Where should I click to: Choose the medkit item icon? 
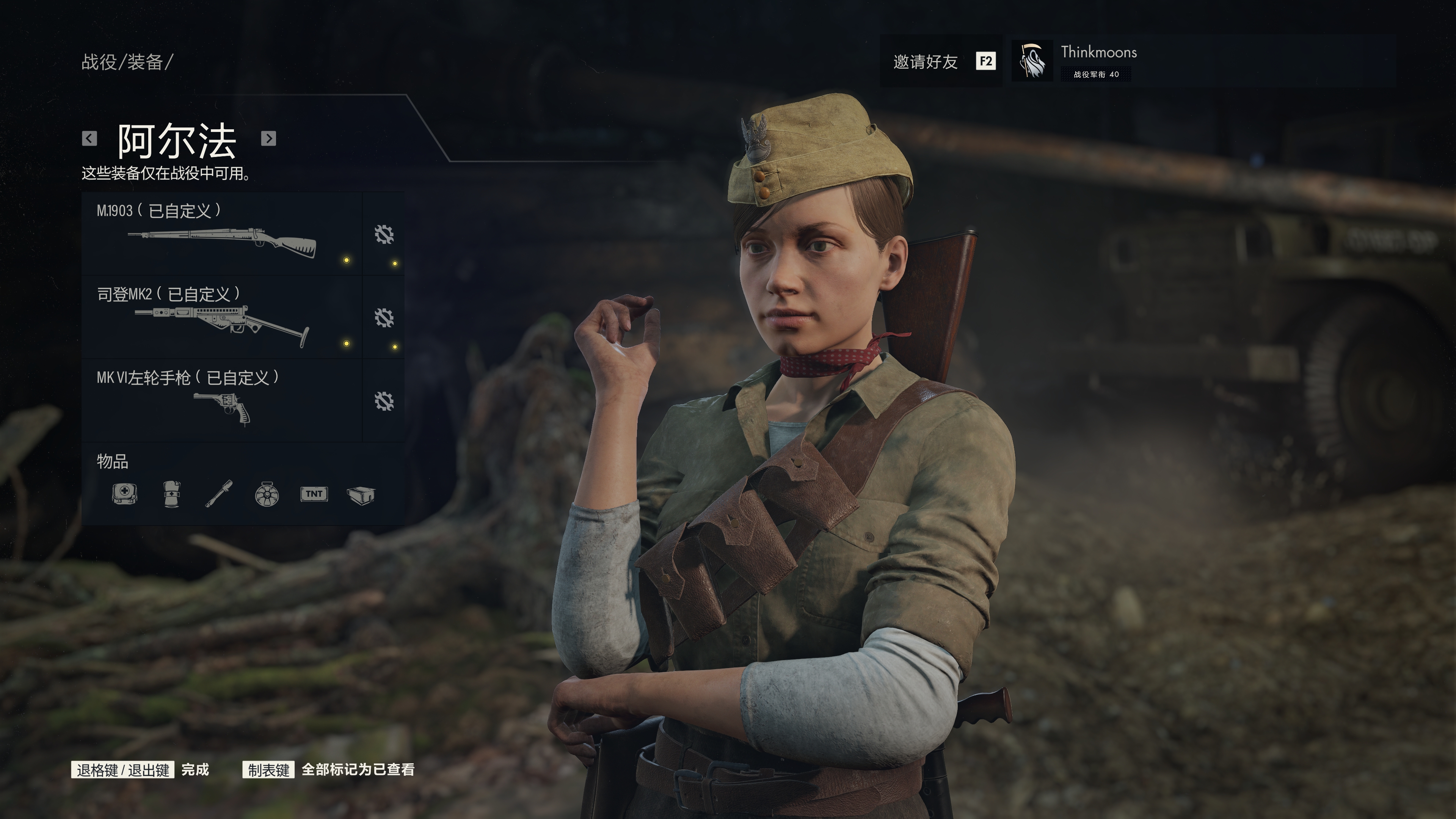124,494
